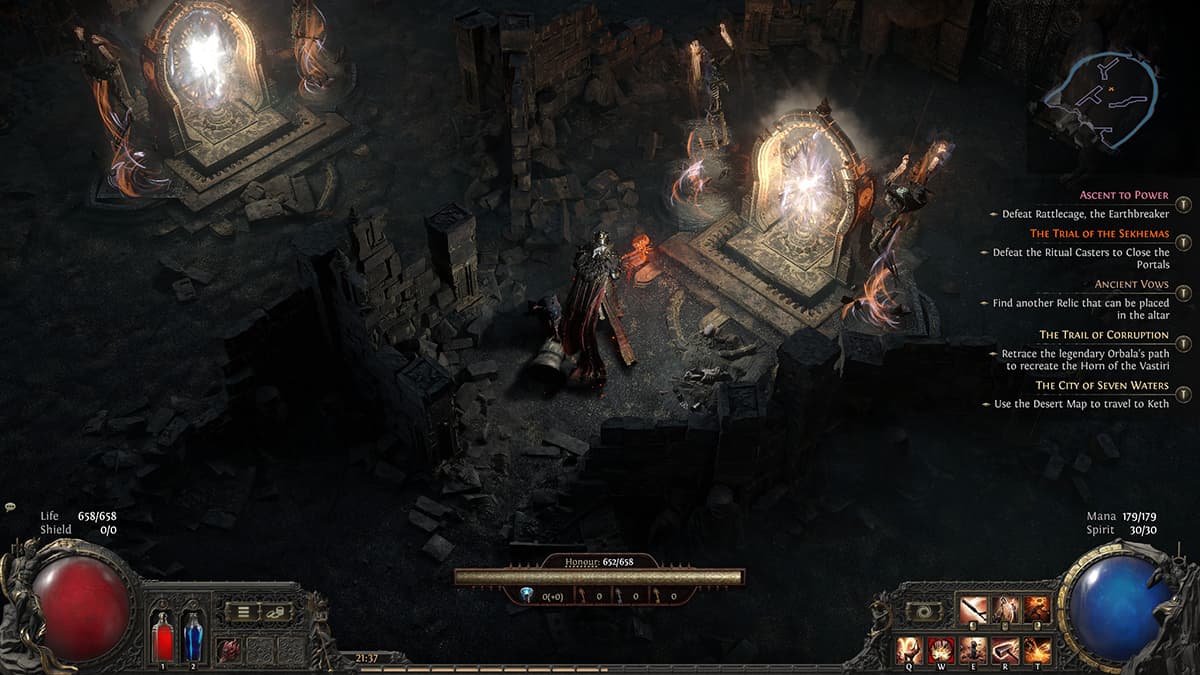The image size is (1200, 675).
Task: Open the shop via the coins button
Action: (276, 611)
